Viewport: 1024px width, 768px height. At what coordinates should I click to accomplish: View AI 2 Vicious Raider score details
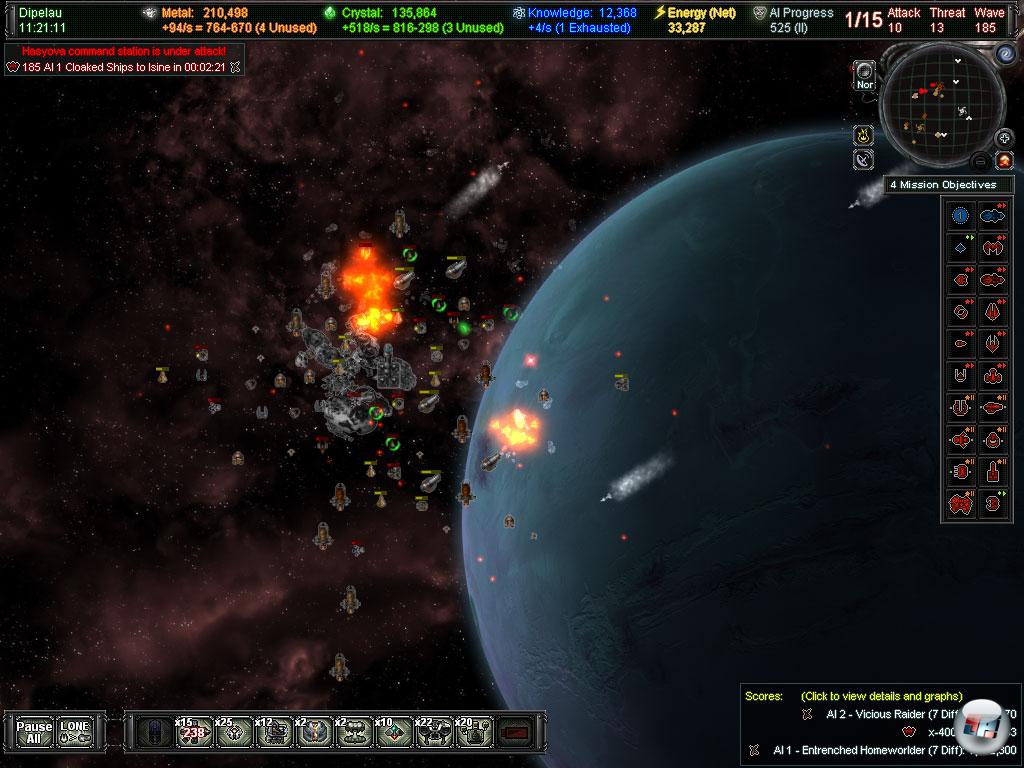pyautogui.click(x=880, y=713)
